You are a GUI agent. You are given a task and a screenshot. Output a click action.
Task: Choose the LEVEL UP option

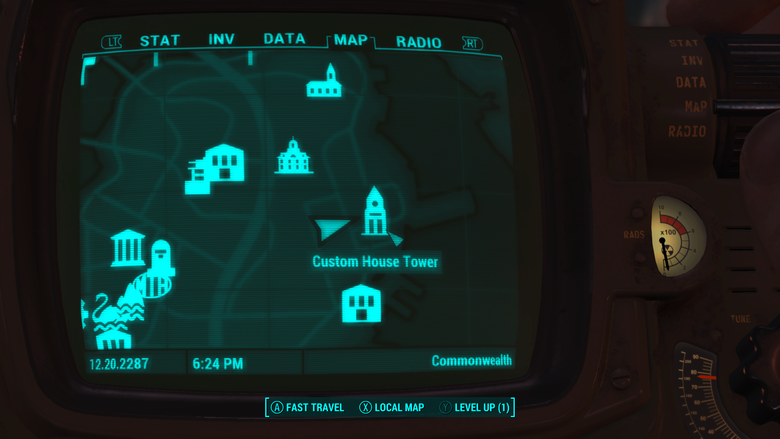pos(483,408)
